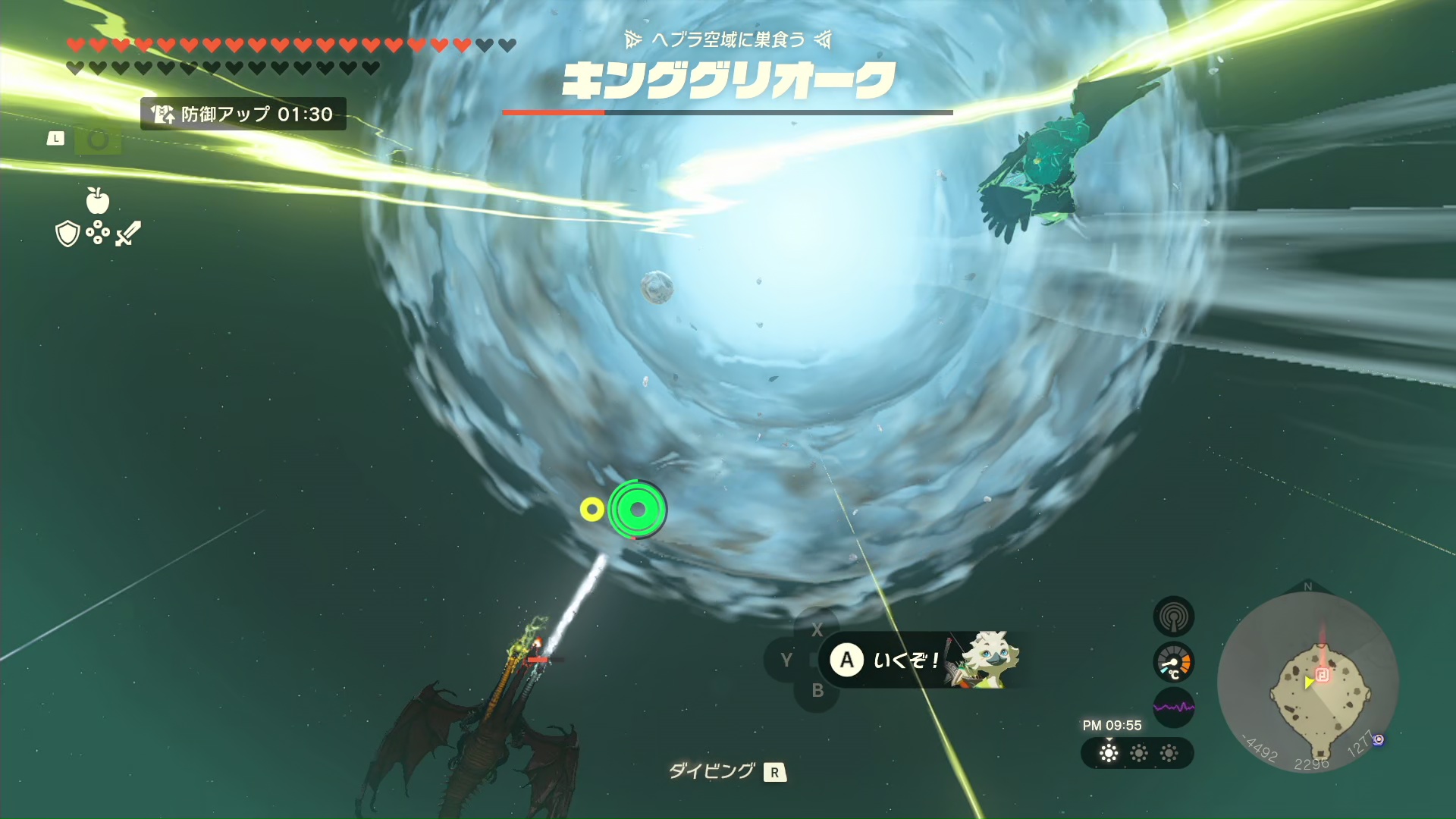
Task: Select the faded ability ring icon
Action: click(98, 140)
